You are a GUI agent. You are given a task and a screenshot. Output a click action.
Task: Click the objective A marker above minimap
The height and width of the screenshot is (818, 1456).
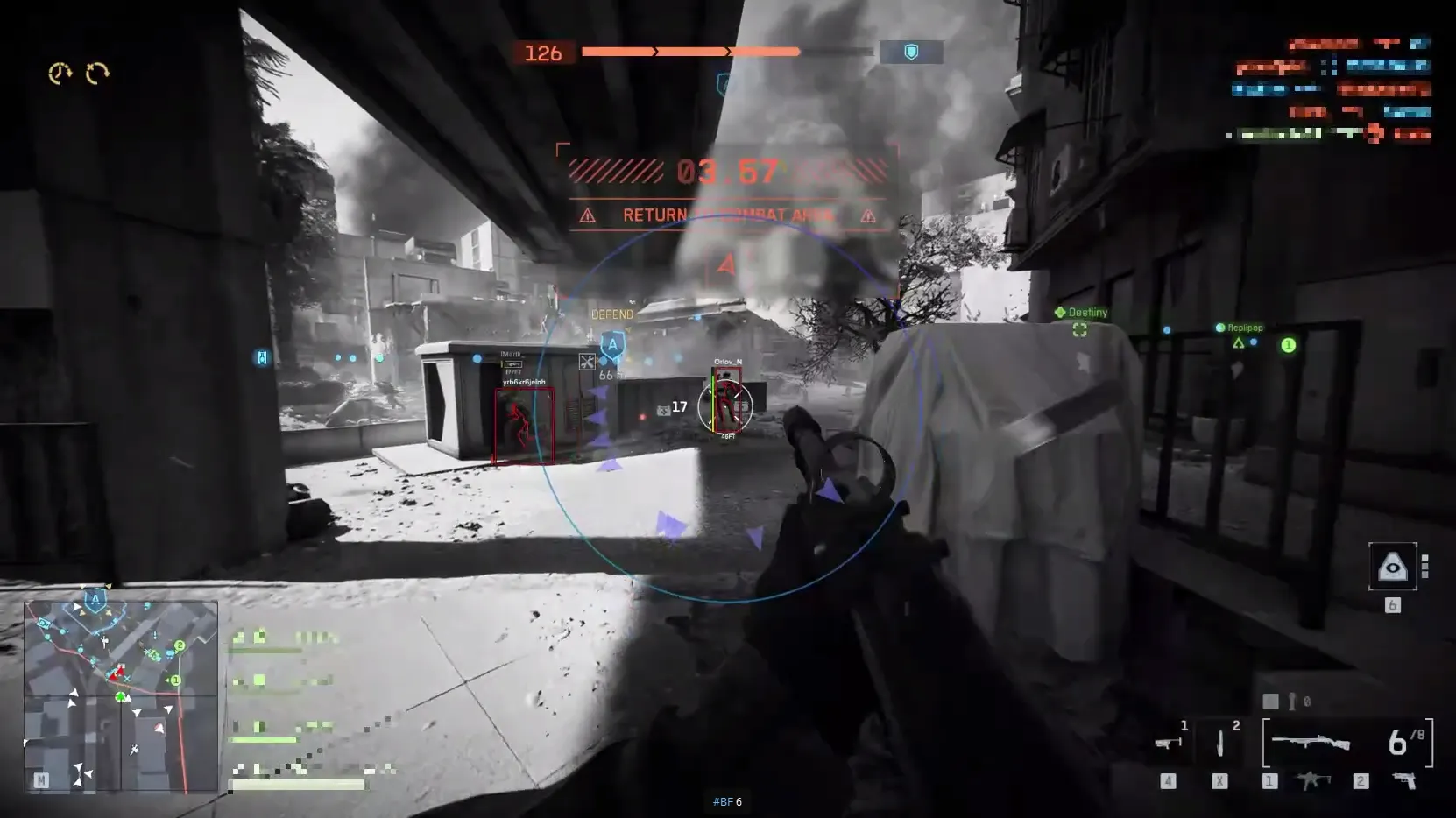[95, 601]
